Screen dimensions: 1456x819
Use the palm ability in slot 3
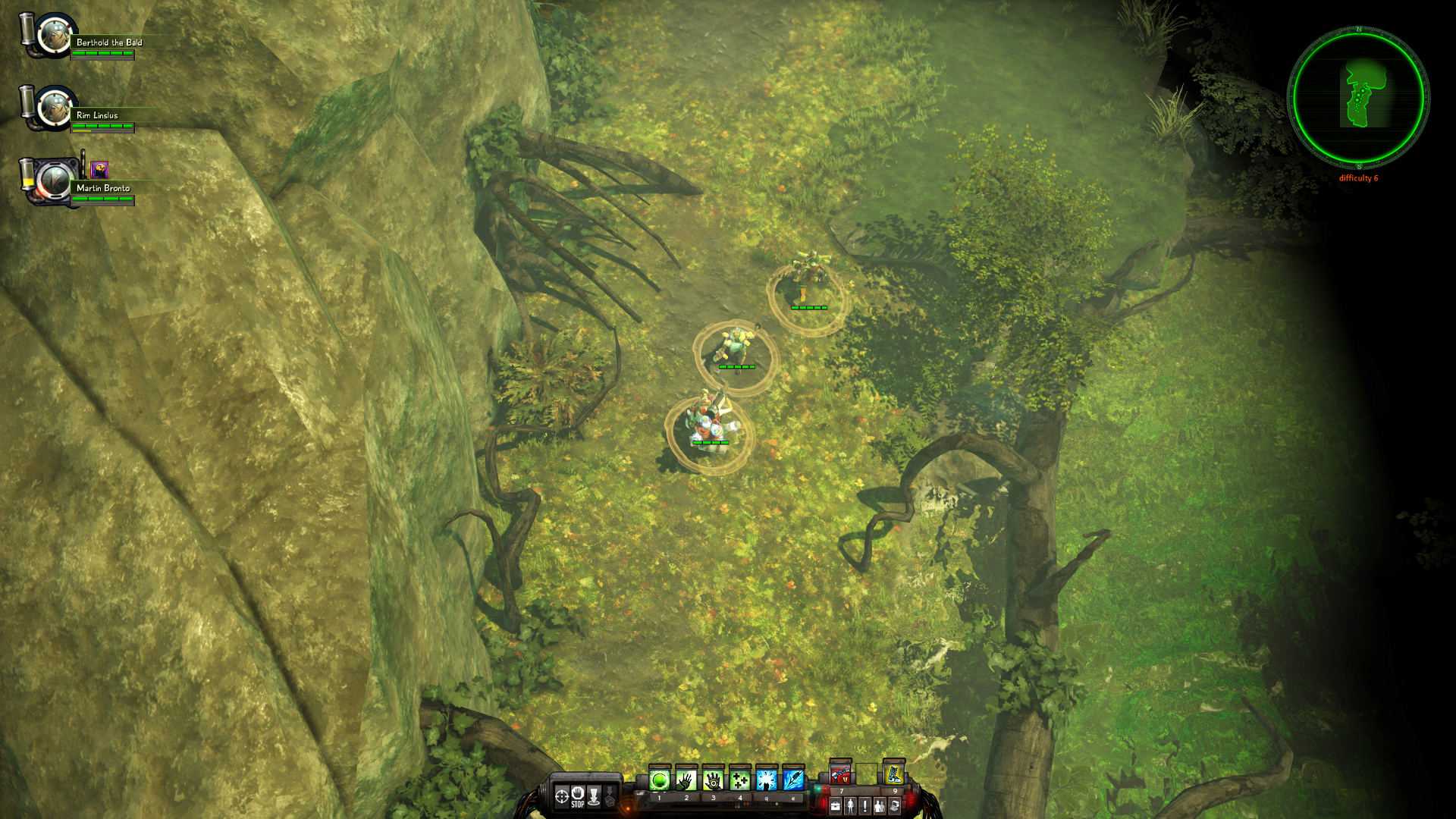click(x=714, y=779)
